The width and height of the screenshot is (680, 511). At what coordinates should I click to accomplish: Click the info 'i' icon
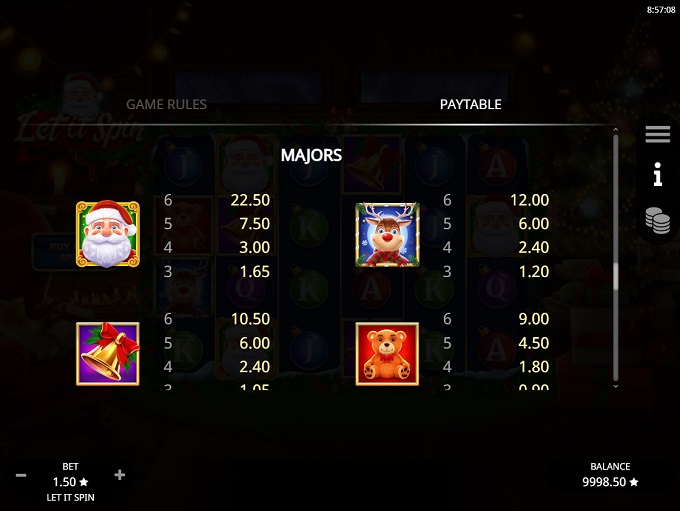coord(657,177)
